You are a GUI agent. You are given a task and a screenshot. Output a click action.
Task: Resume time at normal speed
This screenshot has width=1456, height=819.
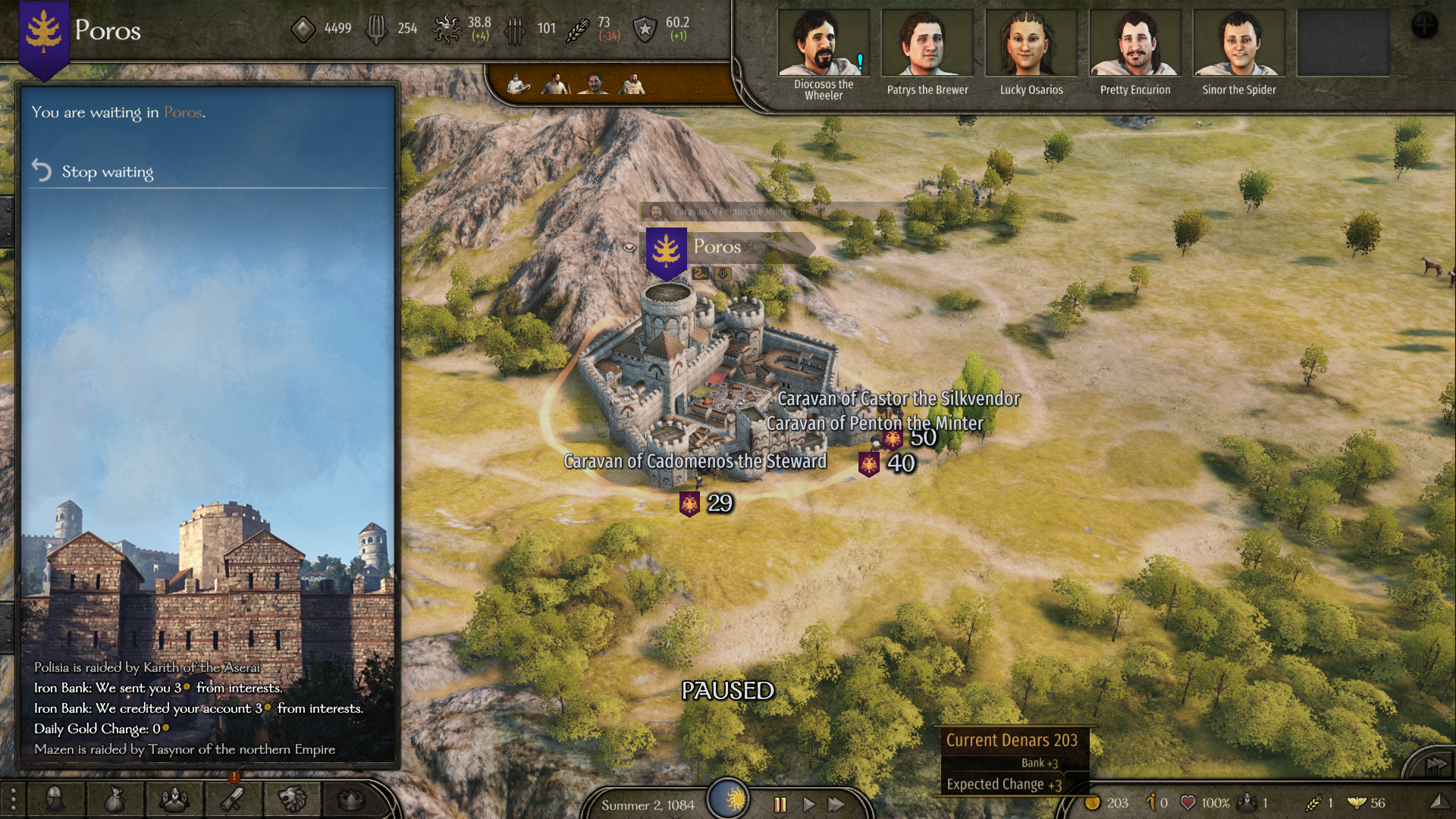[808, 805]
